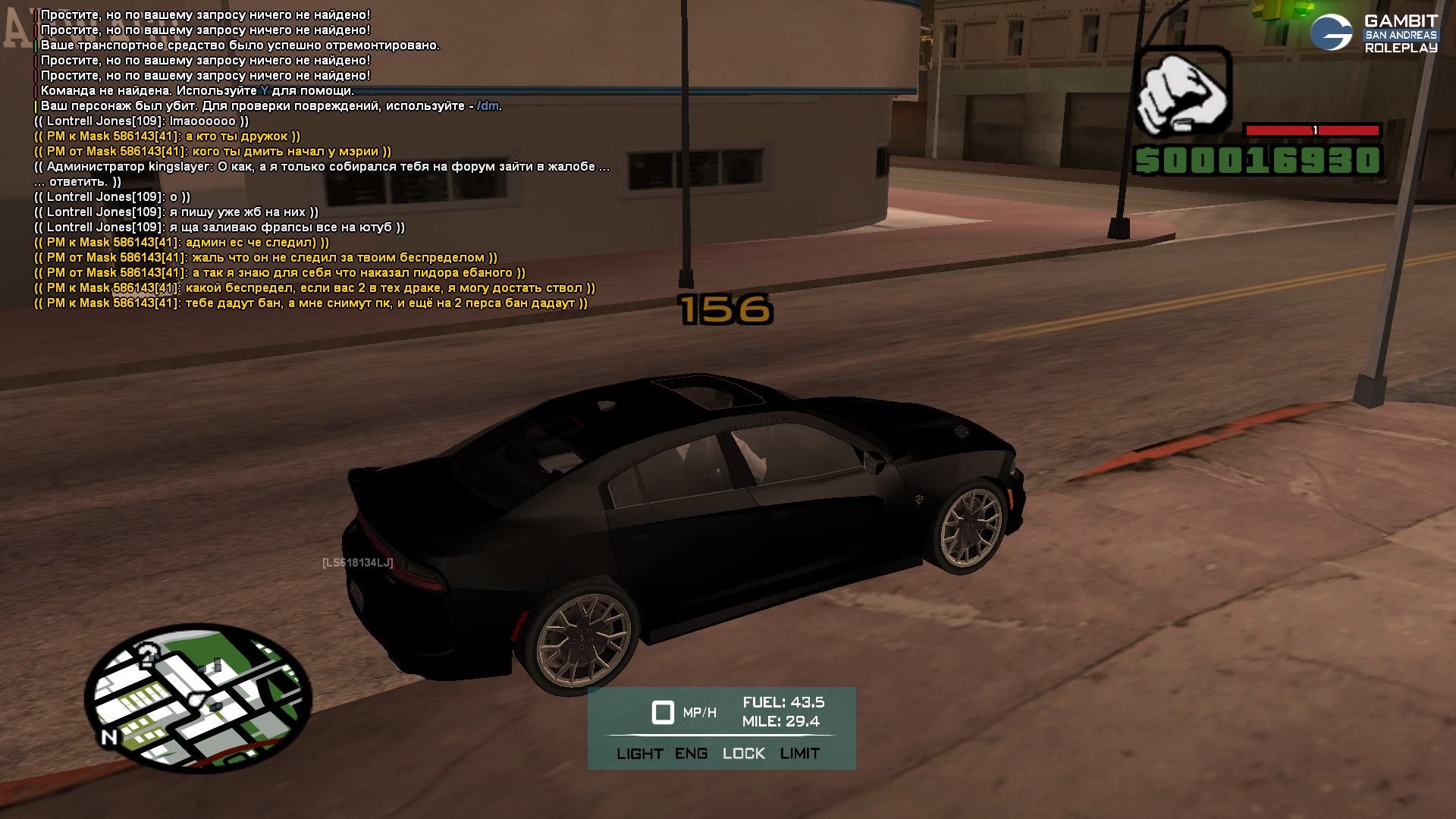The width and height of the screenshot is (1456, 819).
Task: Click the question mark marker on minimap
Action: pyautogui.click(x=149, y=654)
